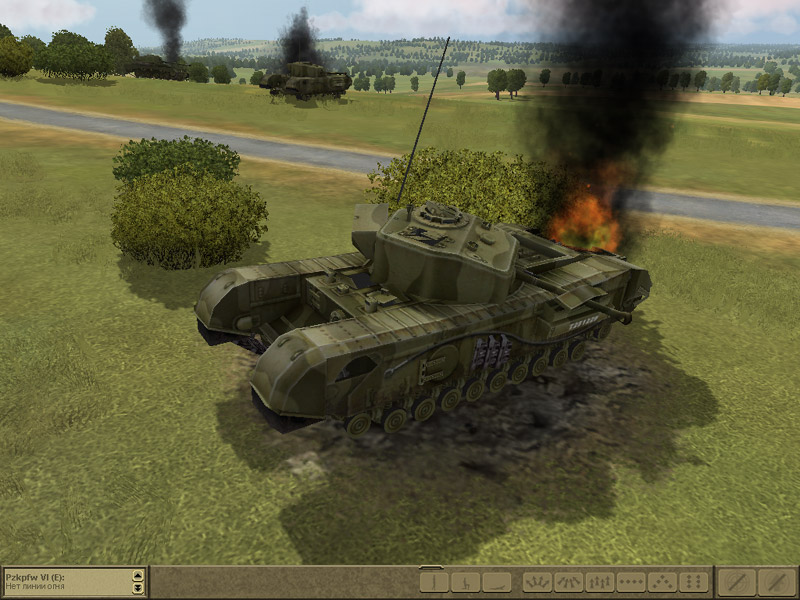This screenshot has width=800, height=600.
Task: Click the last crossed-out target button
Action: click(775, 581)
